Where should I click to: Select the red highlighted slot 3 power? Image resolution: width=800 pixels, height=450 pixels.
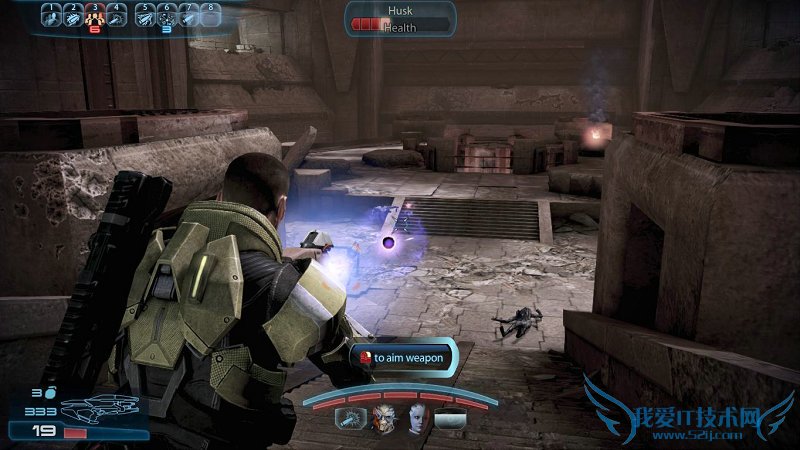[96, 15]
